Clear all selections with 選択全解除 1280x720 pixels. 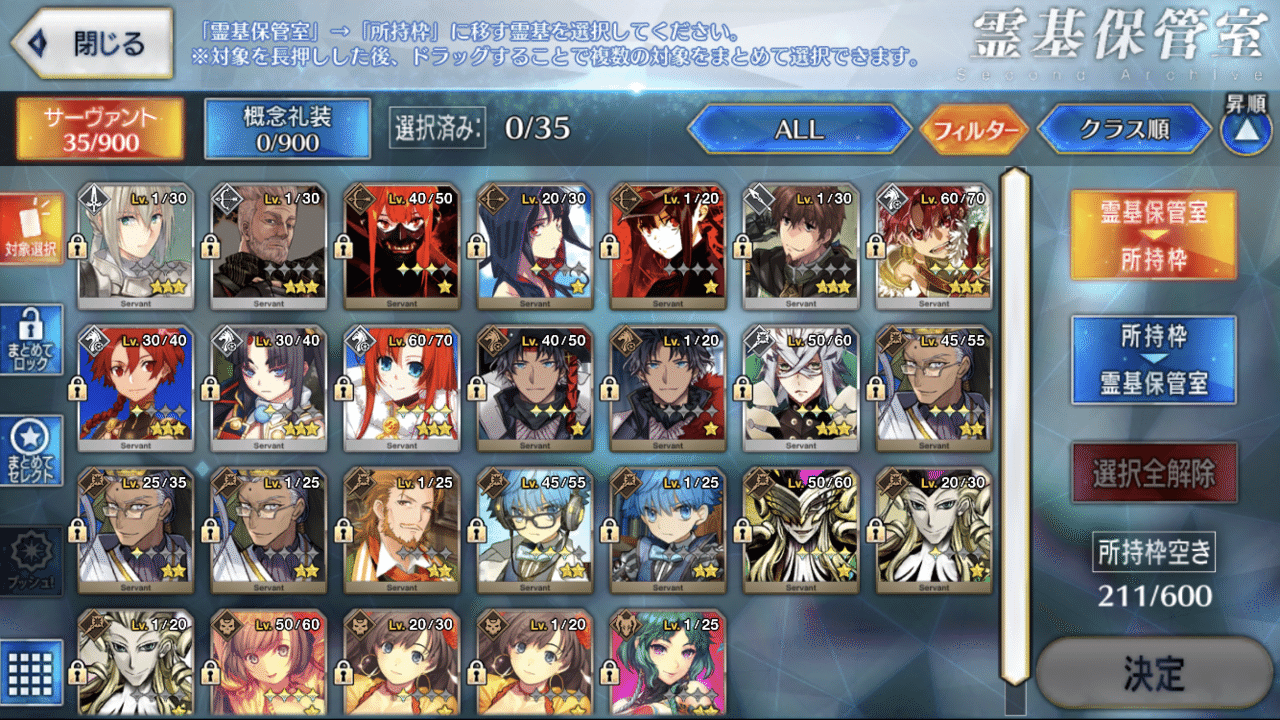tap(1153, 473)
